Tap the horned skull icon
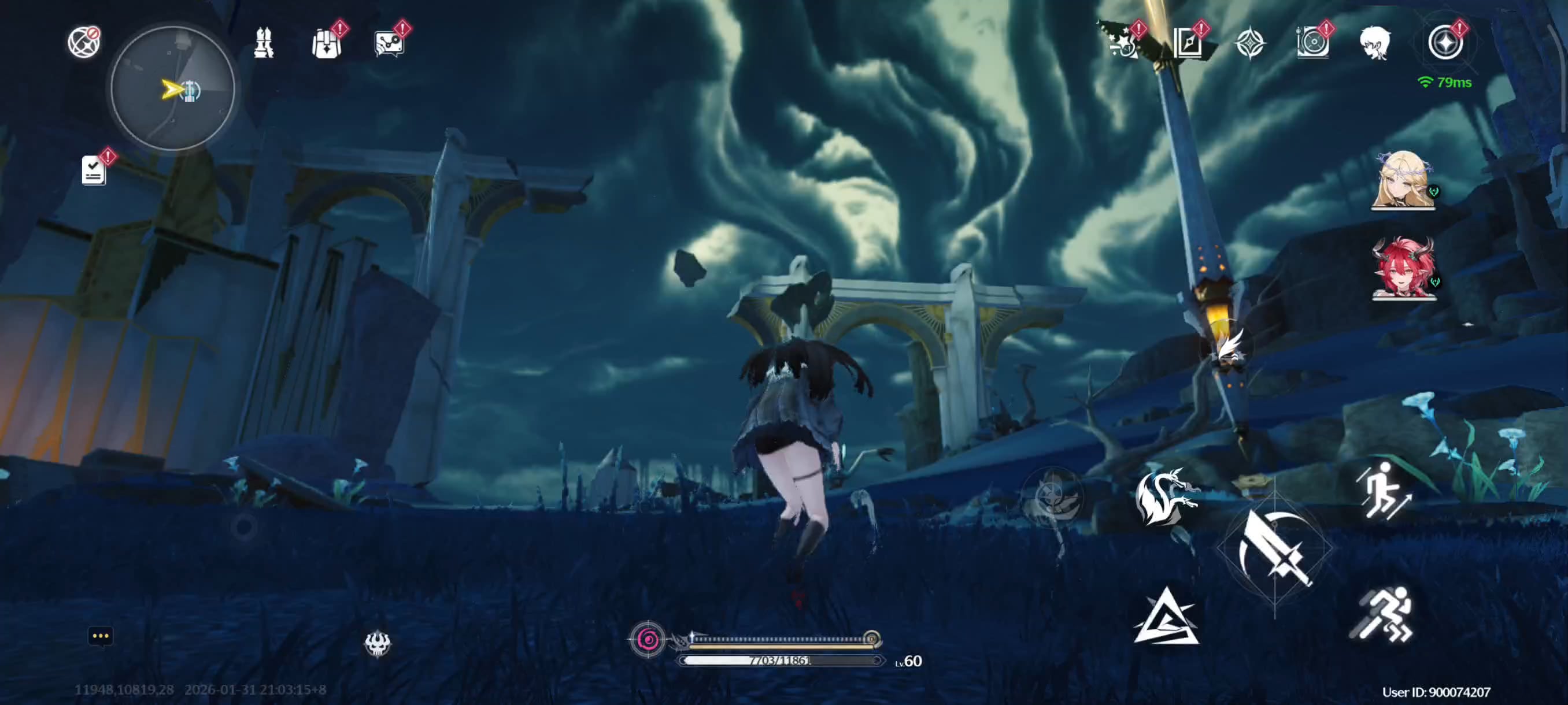The height and width of the screenshot is (705, 1568). click(378, 643)
